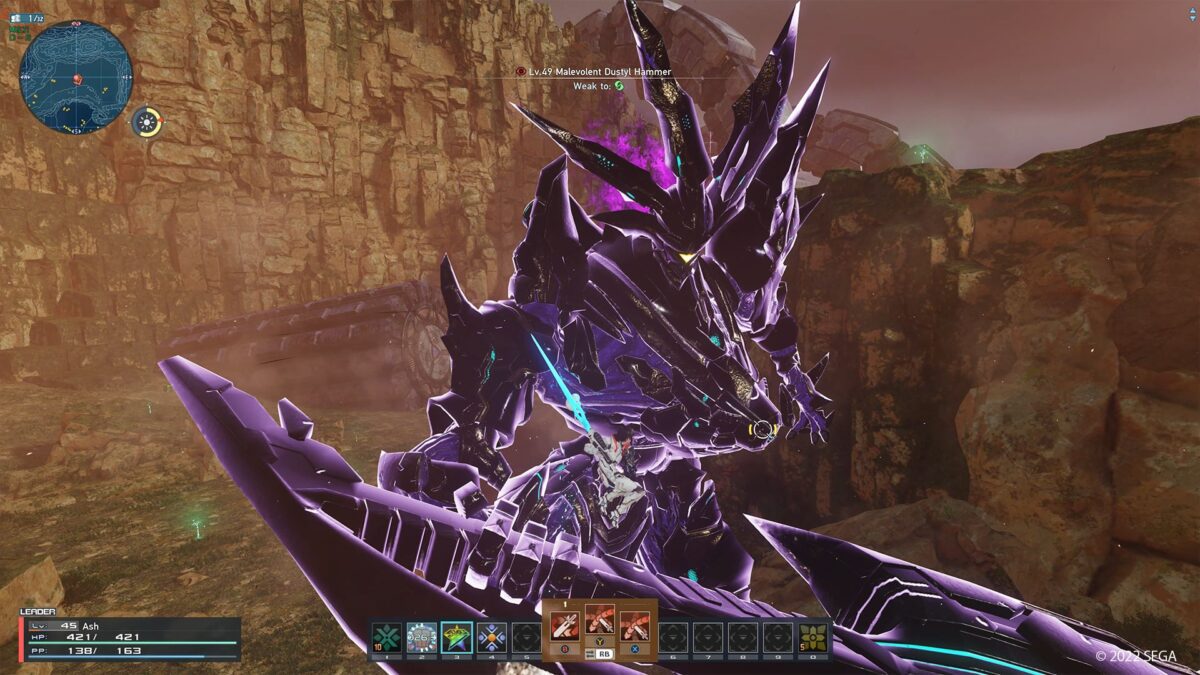
Task: Use the yellow flower item in slot 0
Action: point(813,636)
